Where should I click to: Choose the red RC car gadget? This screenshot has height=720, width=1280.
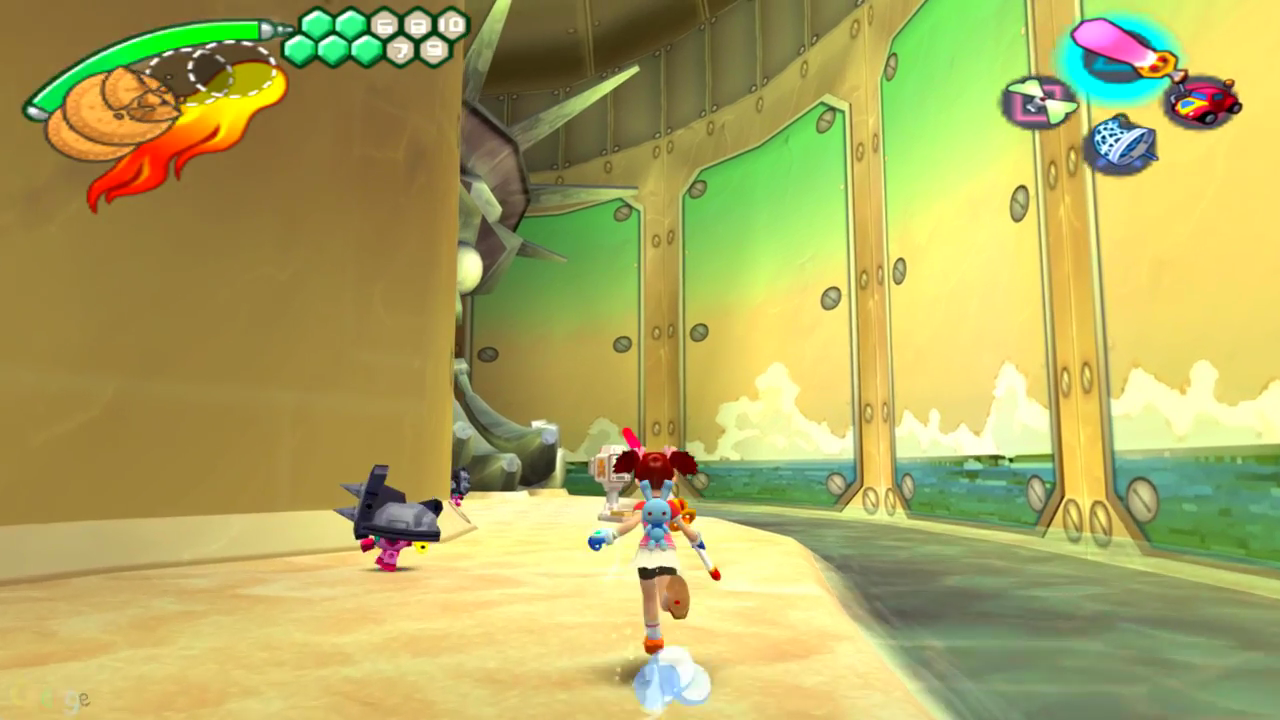1202,103
